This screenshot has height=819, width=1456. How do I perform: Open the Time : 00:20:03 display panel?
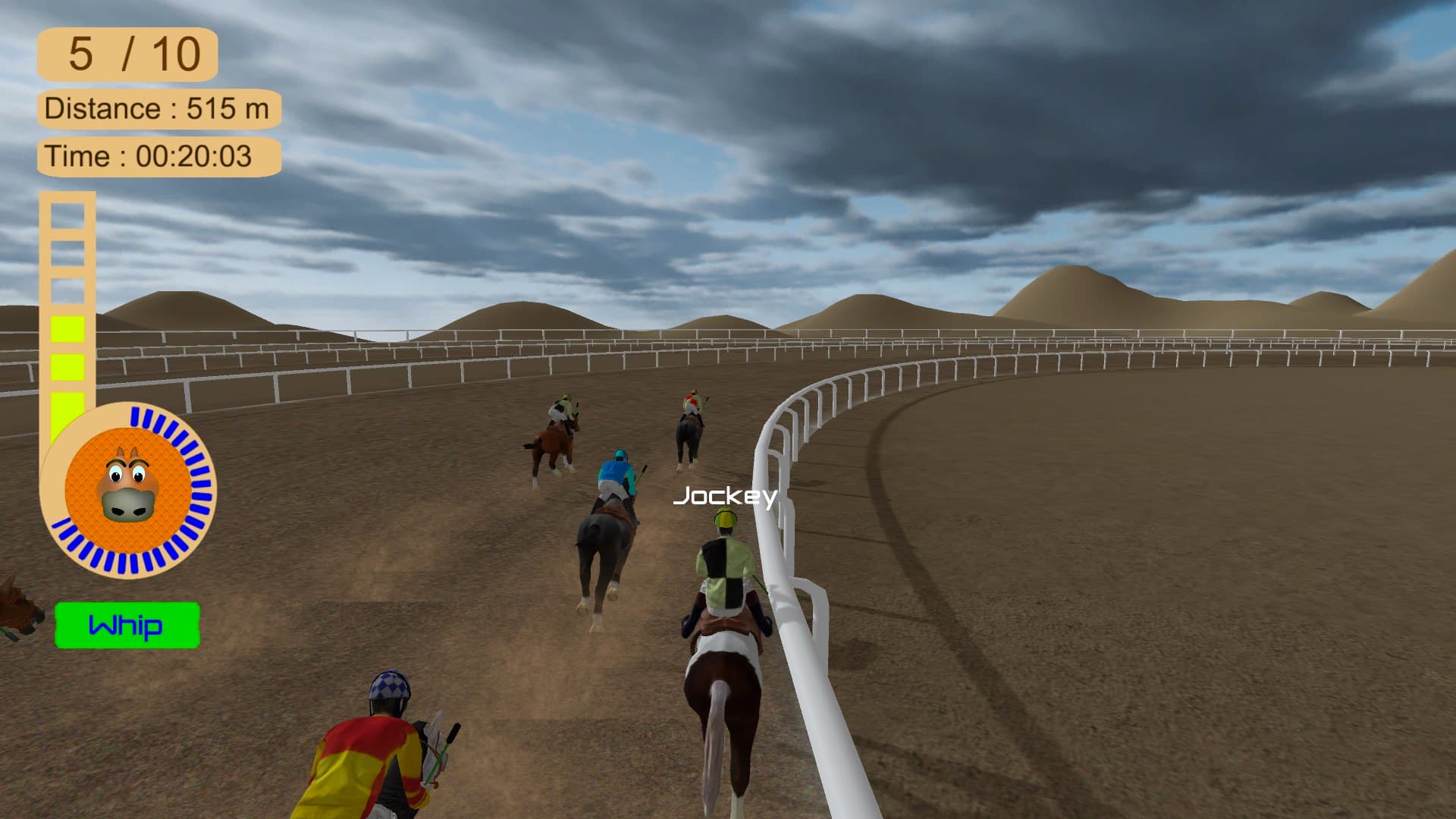point(158,156)
